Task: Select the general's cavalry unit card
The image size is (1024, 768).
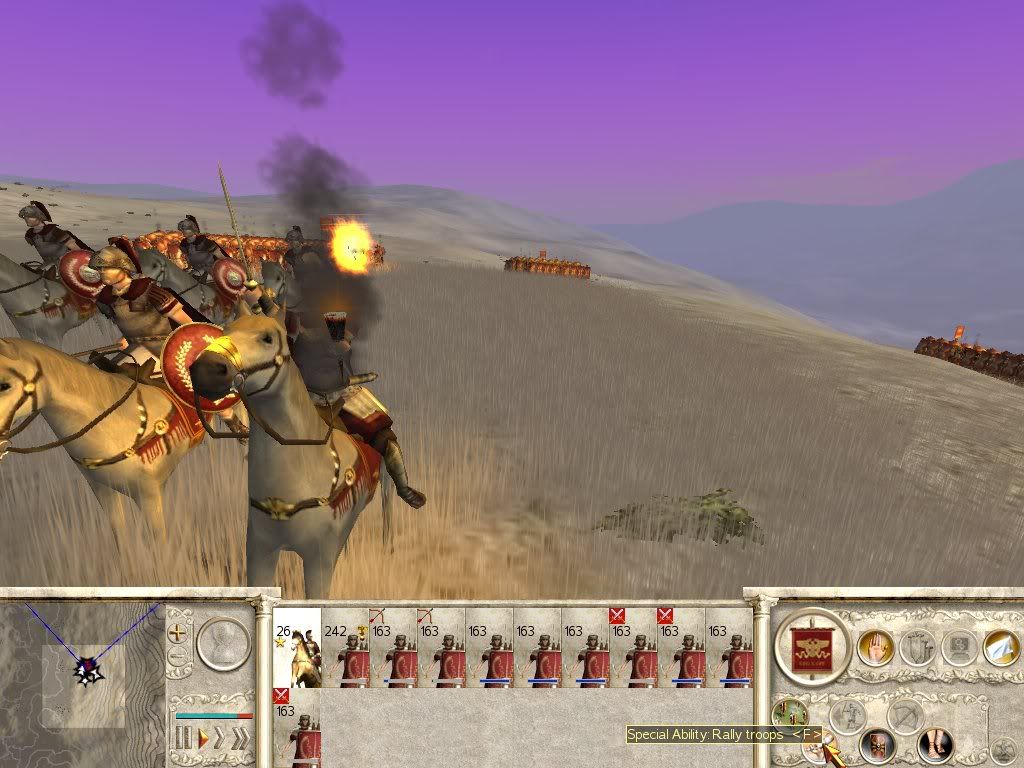Action: [x=297, y=648]
